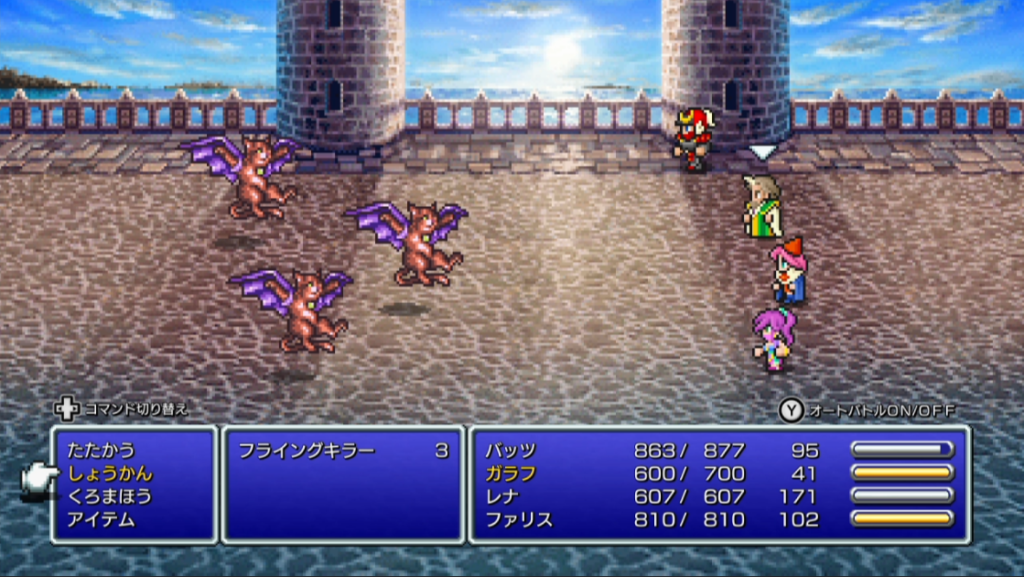1024x577 pixels.
Task: Open the くろまほう black magic command
Action: [110, 497]
